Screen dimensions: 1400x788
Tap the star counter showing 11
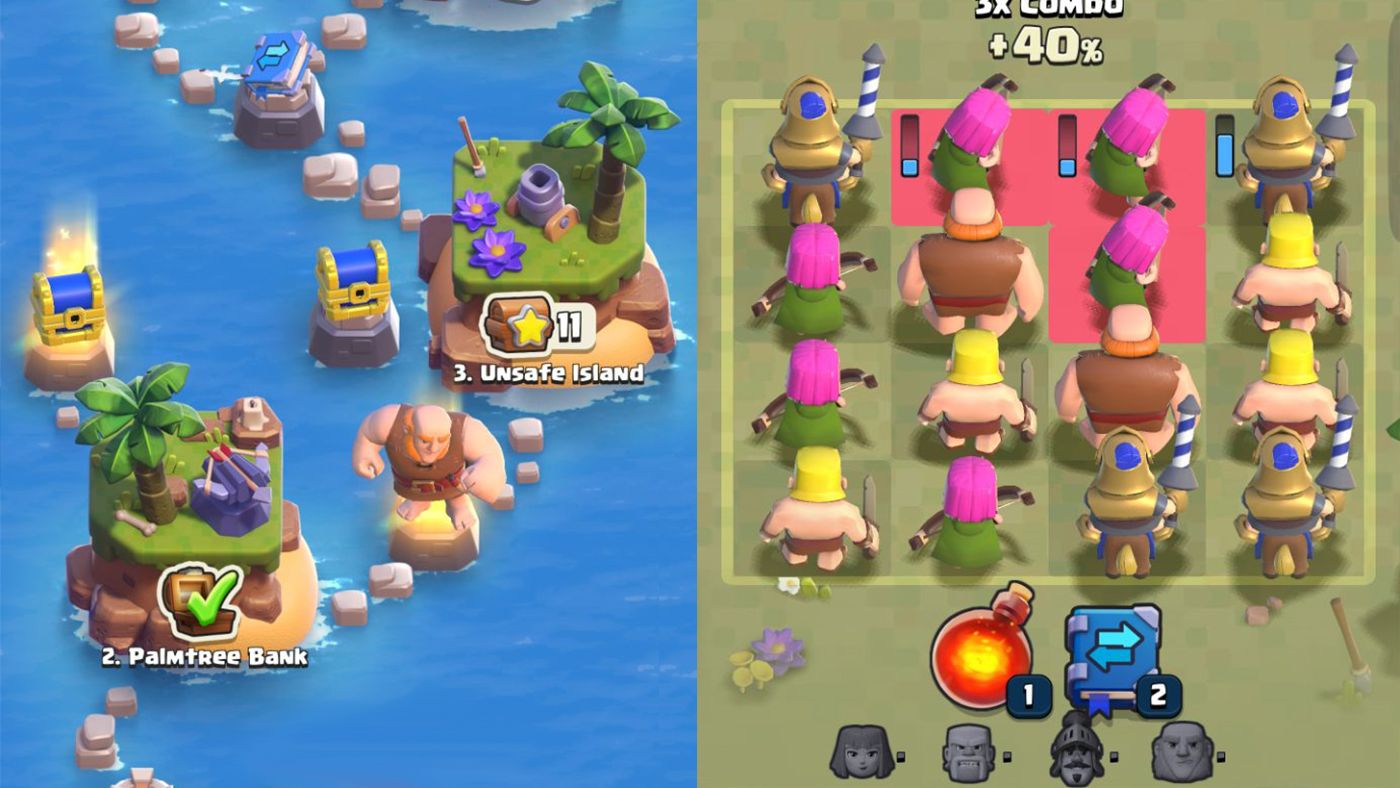coord(570,326)
